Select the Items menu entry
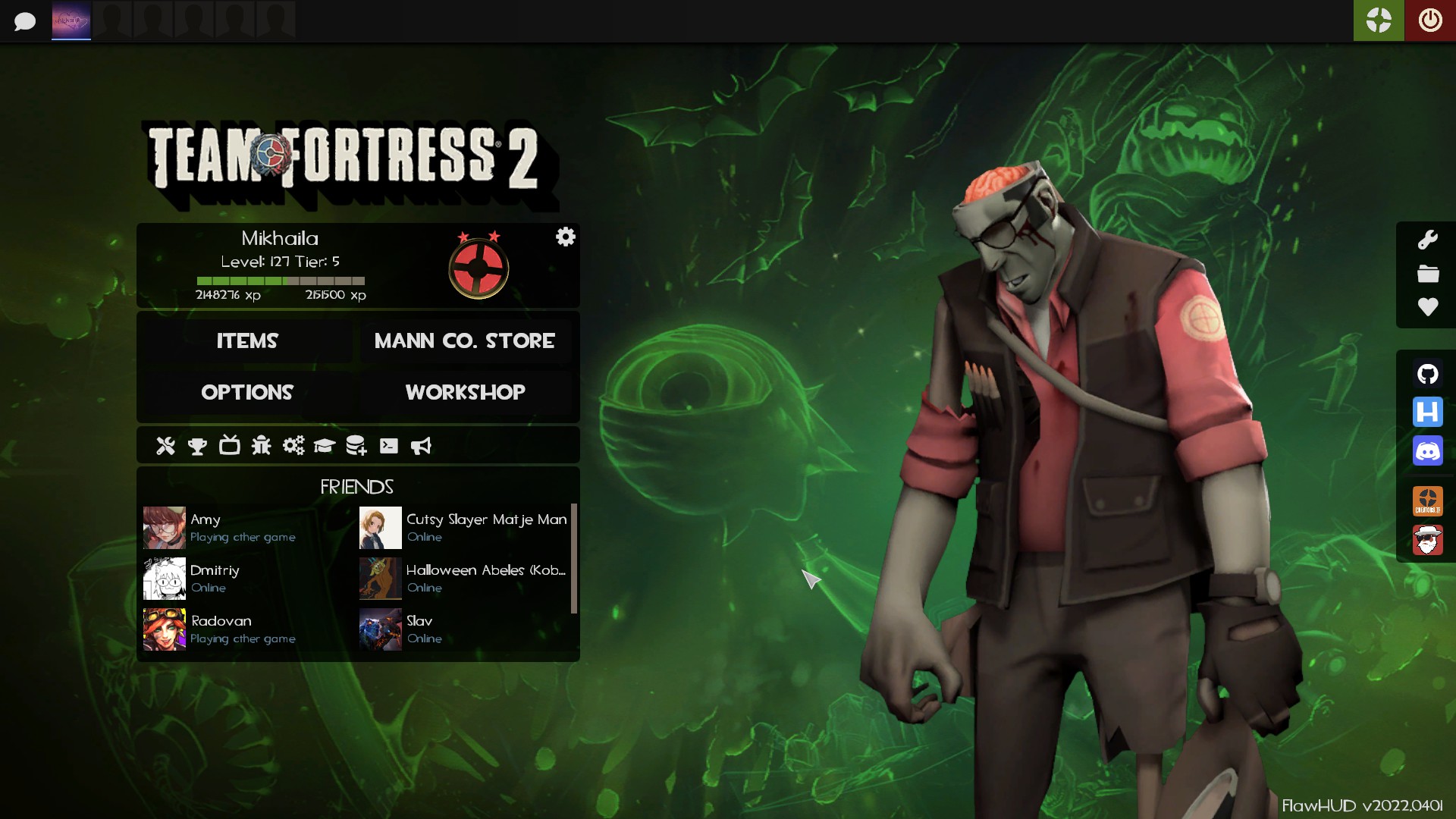 (x=247, y=340)
